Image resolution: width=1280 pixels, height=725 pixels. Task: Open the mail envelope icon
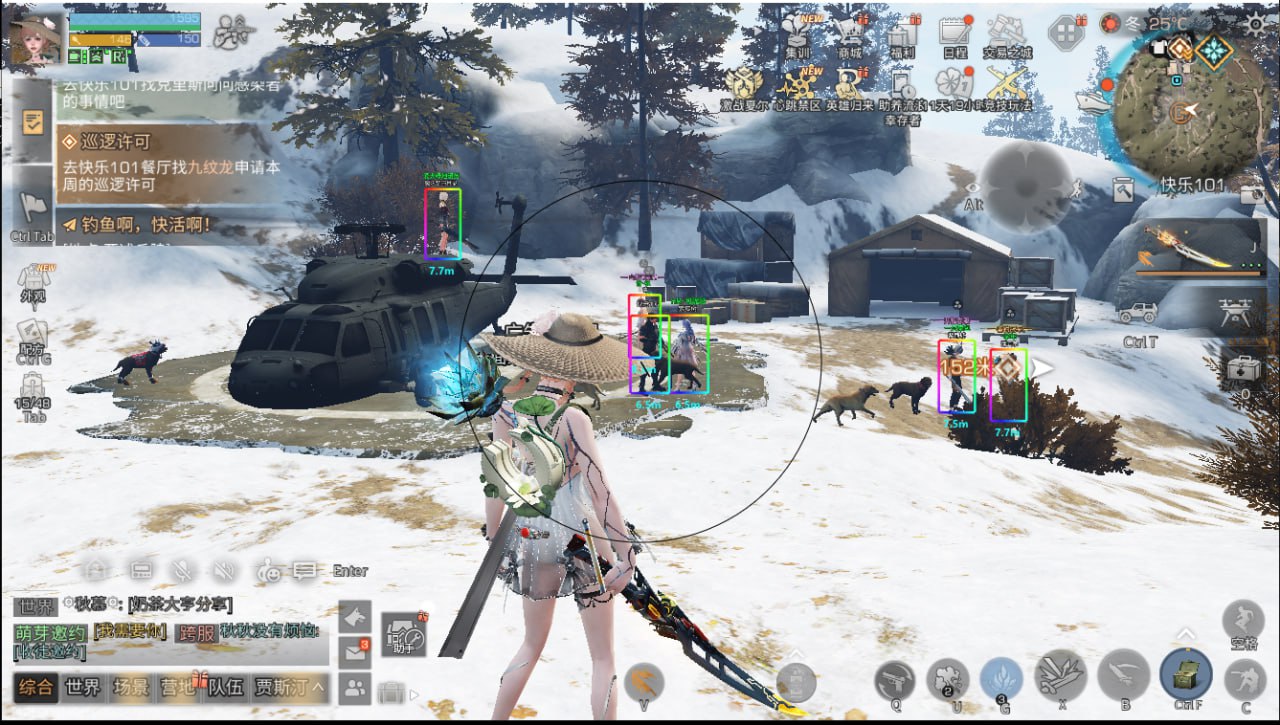pos(355,652)
